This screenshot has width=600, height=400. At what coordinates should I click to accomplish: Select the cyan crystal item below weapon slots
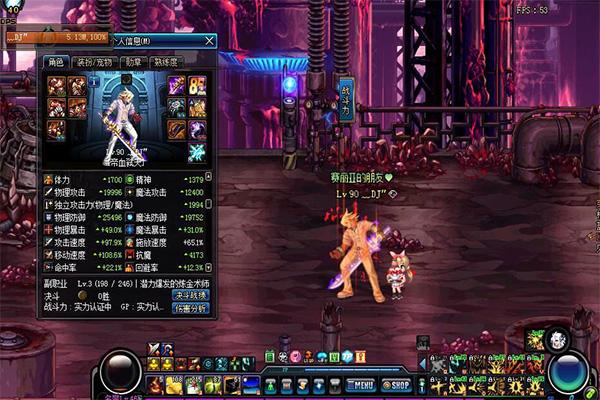196,152
